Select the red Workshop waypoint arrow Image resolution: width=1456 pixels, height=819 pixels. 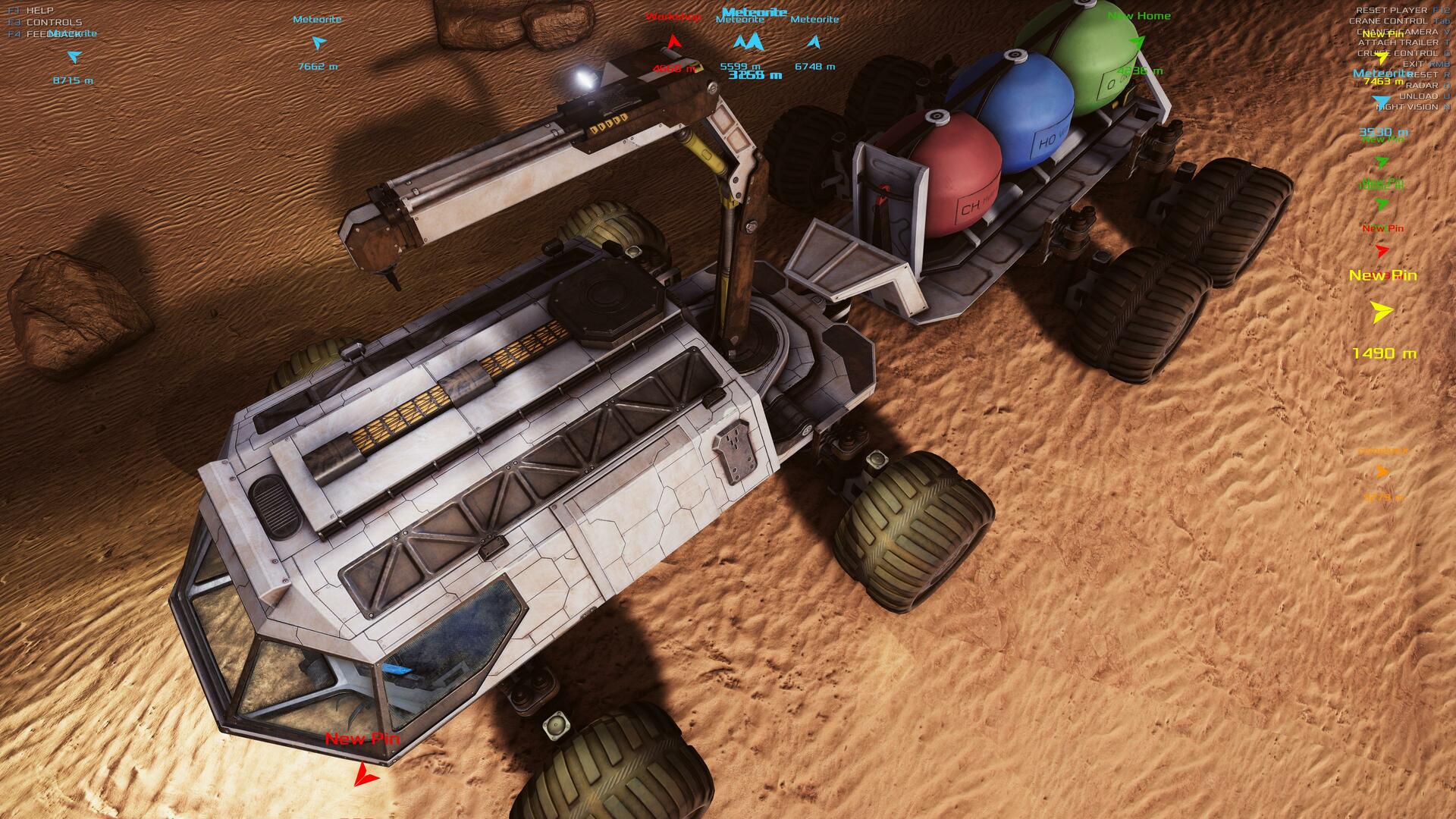pos(673,42)
